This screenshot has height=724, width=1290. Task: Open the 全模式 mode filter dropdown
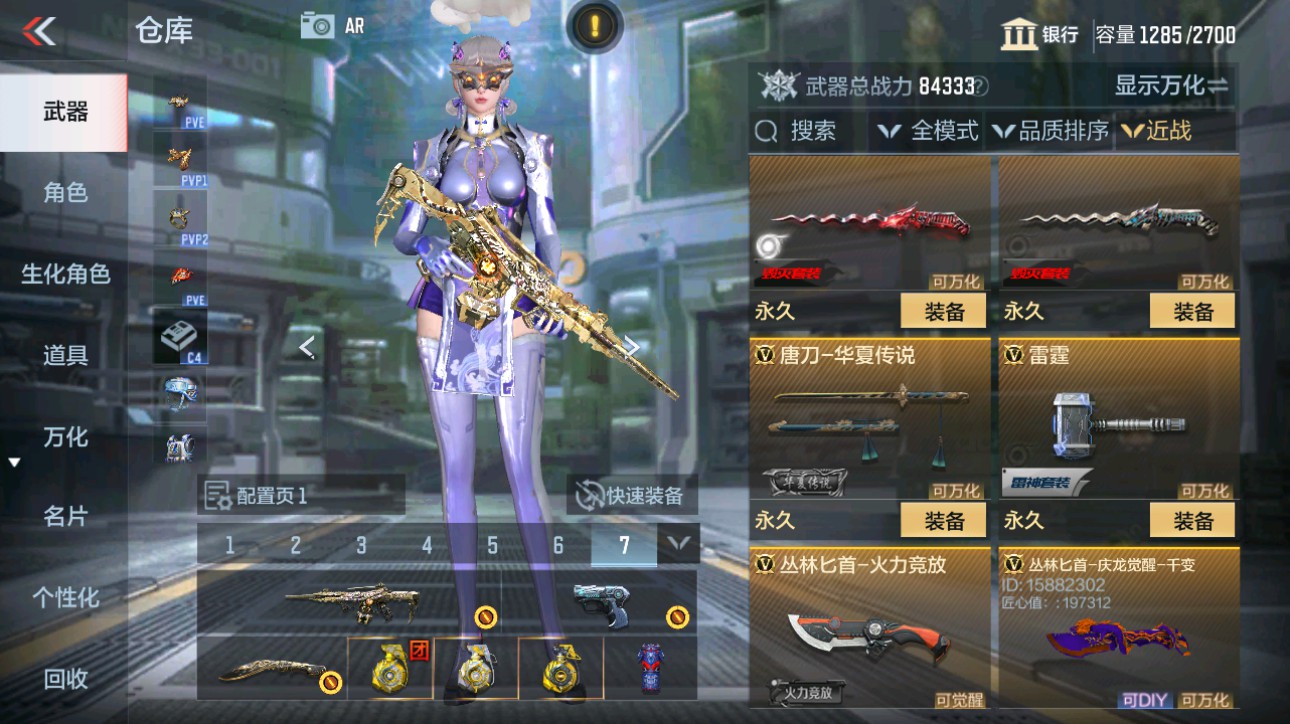(928, 130)
